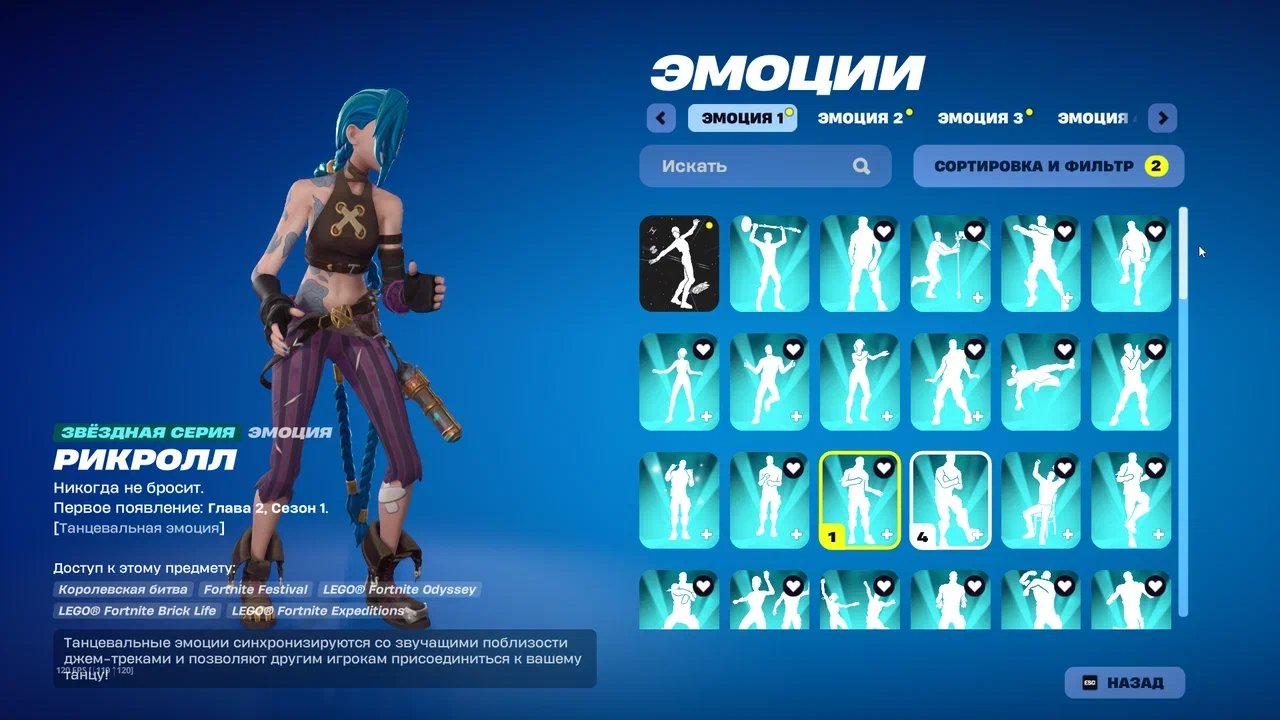Select the weightlifting dance emote icon
1280x720 pixels.
pos(769,262)
